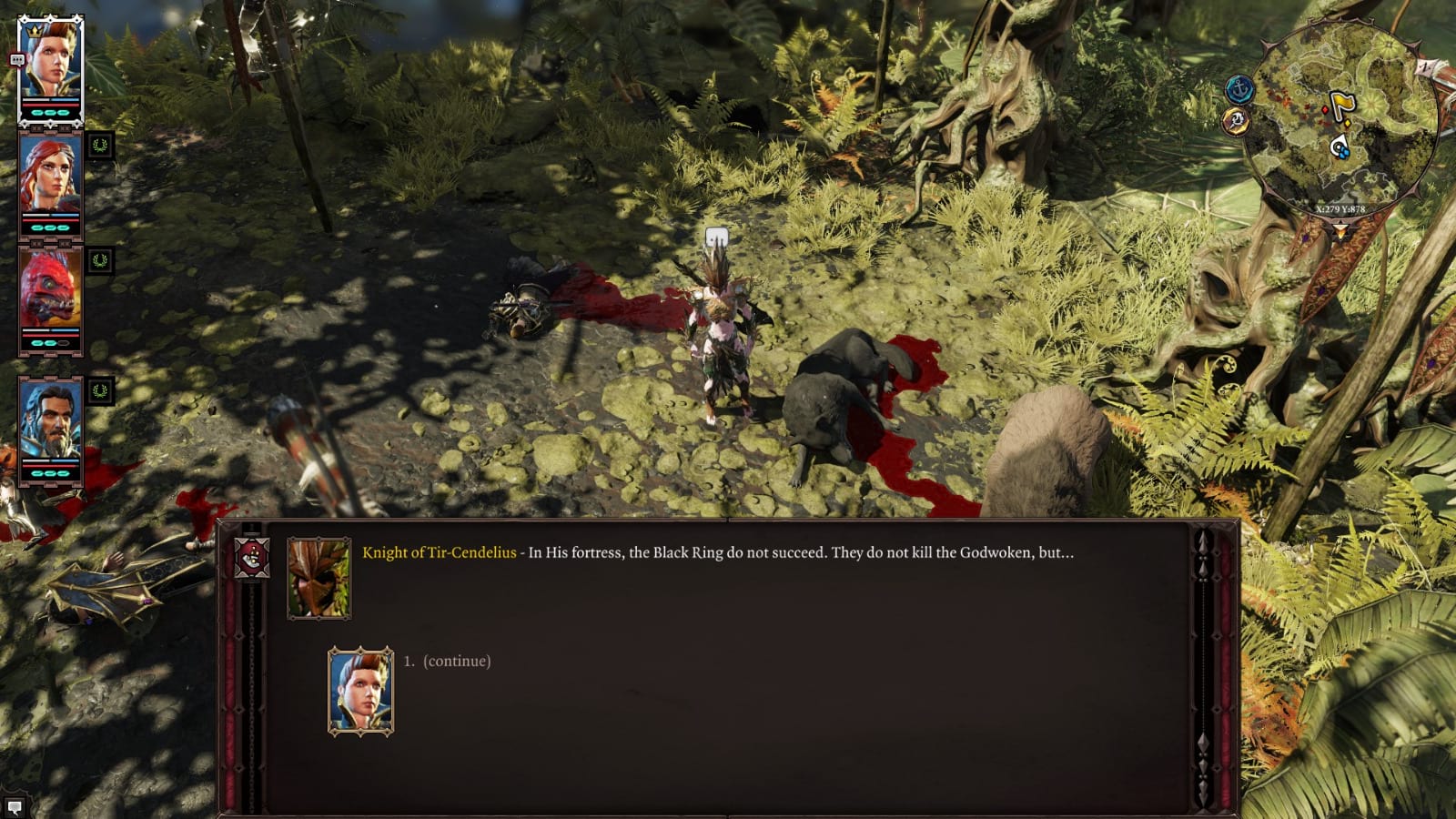Click the golden emblem icon below the anchor
Image resolution: width=1456 pixels, height=819 pixels.
pyautogui.click(x=1236, y=119)
